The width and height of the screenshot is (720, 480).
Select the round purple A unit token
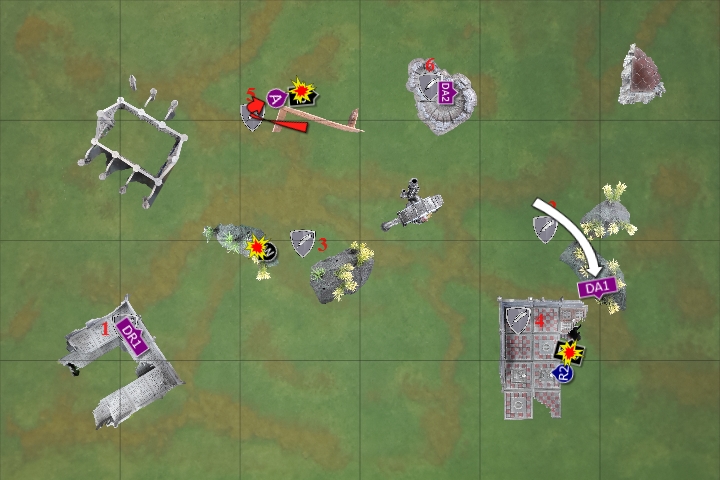click(x=276, y=97)
